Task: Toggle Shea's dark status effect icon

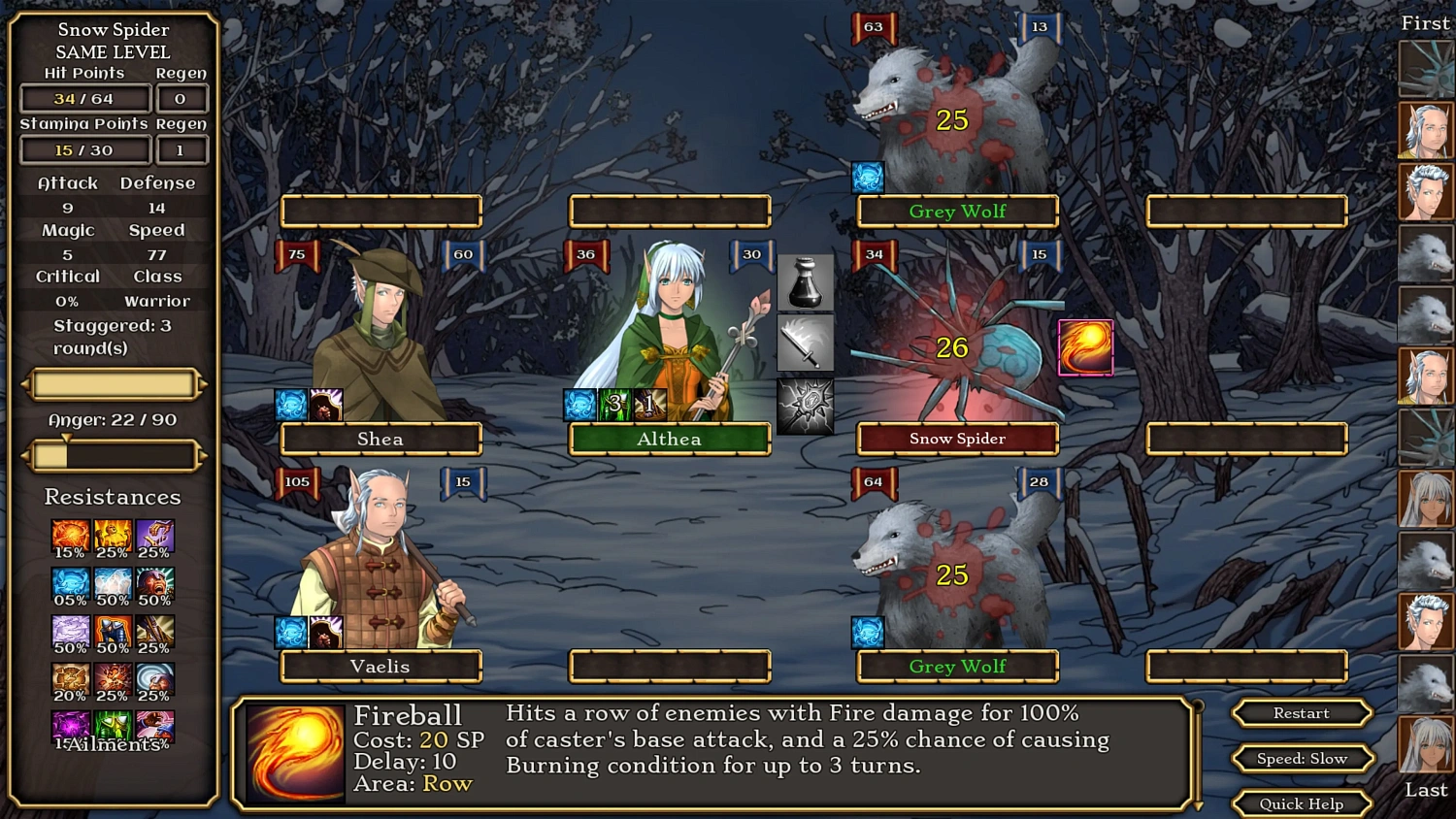Action: 324,404
